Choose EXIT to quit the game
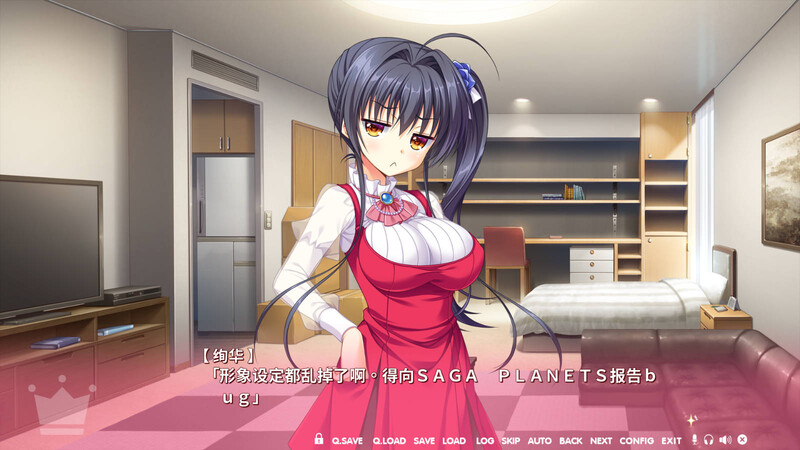 [671, 440]
